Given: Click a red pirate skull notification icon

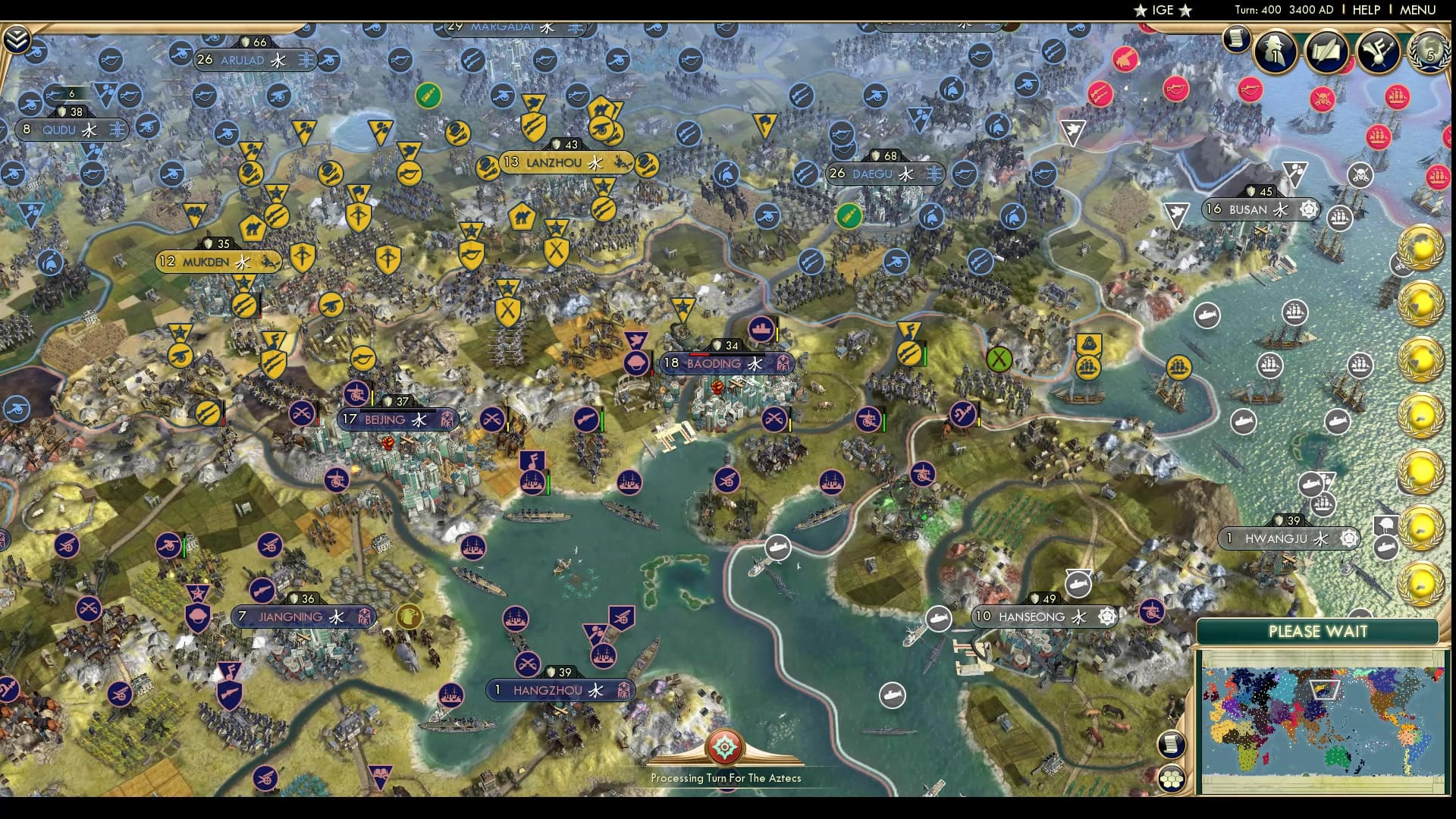Looking at the screenshot, I should [1323, 99].
